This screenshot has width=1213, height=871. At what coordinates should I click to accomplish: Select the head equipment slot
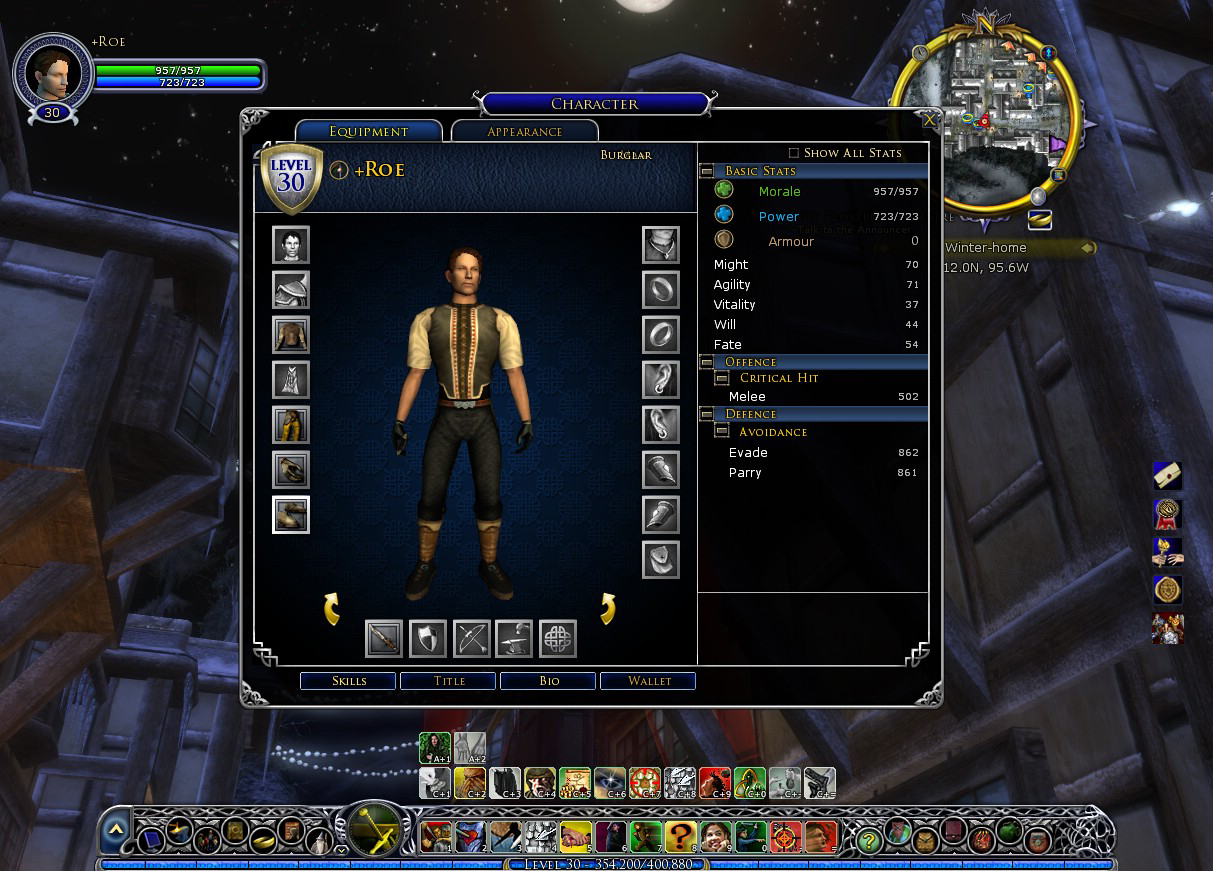(x=291, y=245)
